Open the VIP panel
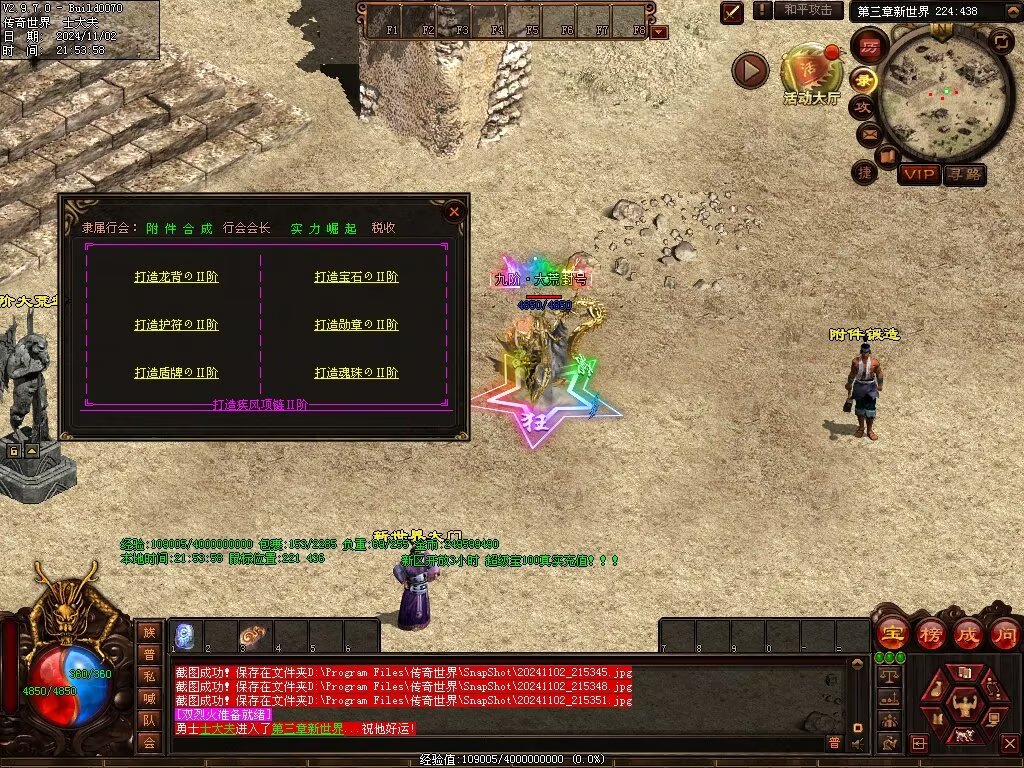The height and width of the screenshot is (768, 1024). [x=918, y=175]
